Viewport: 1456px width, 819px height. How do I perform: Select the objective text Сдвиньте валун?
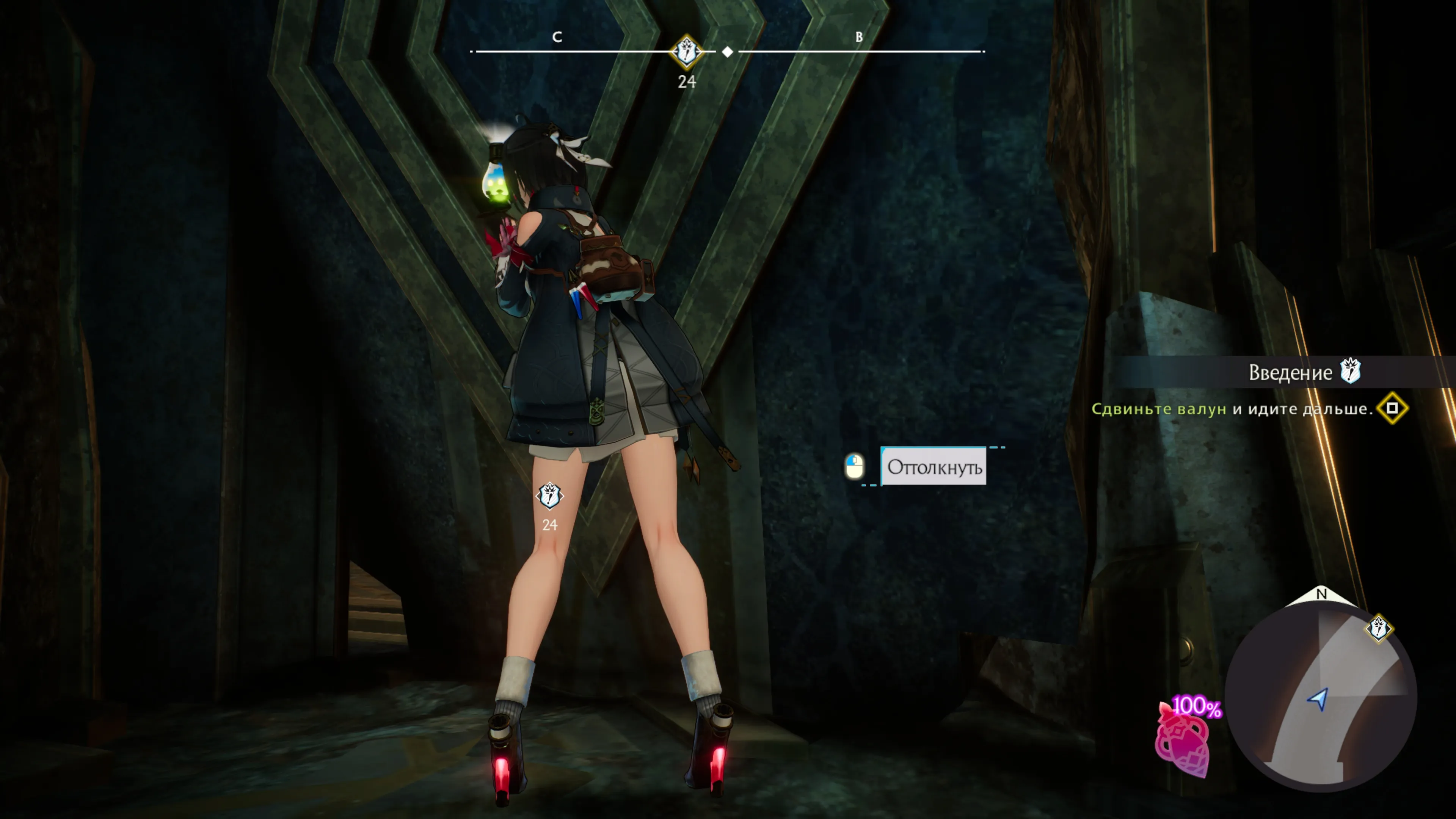click(1158, 409)
